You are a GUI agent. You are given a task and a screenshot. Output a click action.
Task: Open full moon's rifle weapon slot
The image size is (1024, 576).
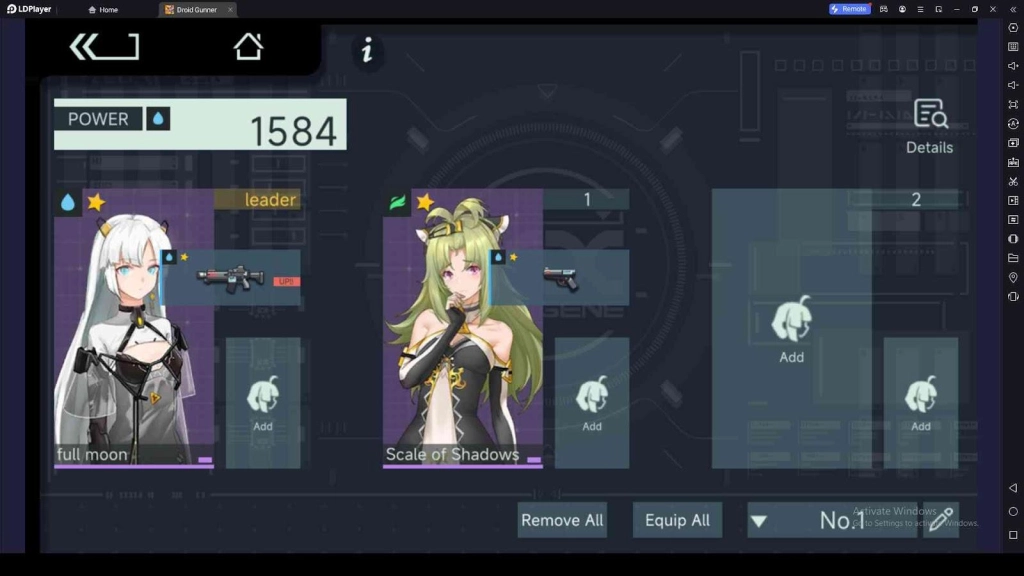232,277
